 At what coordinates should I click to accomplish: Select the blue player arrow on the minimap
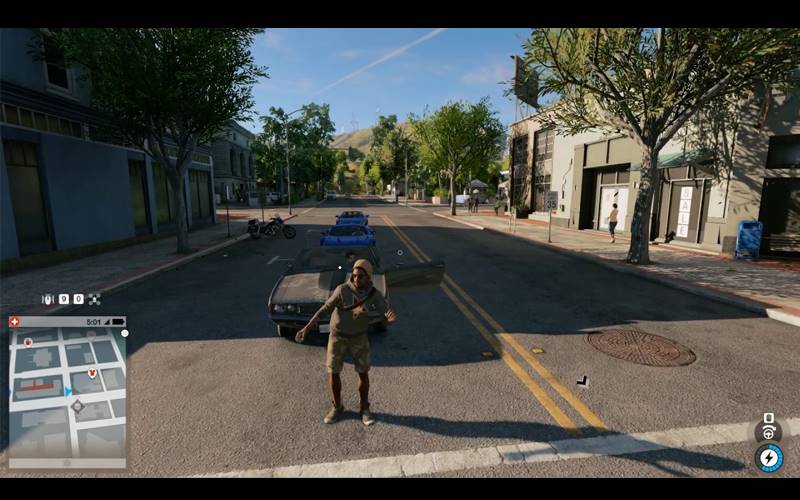click(x=68, y=391)
